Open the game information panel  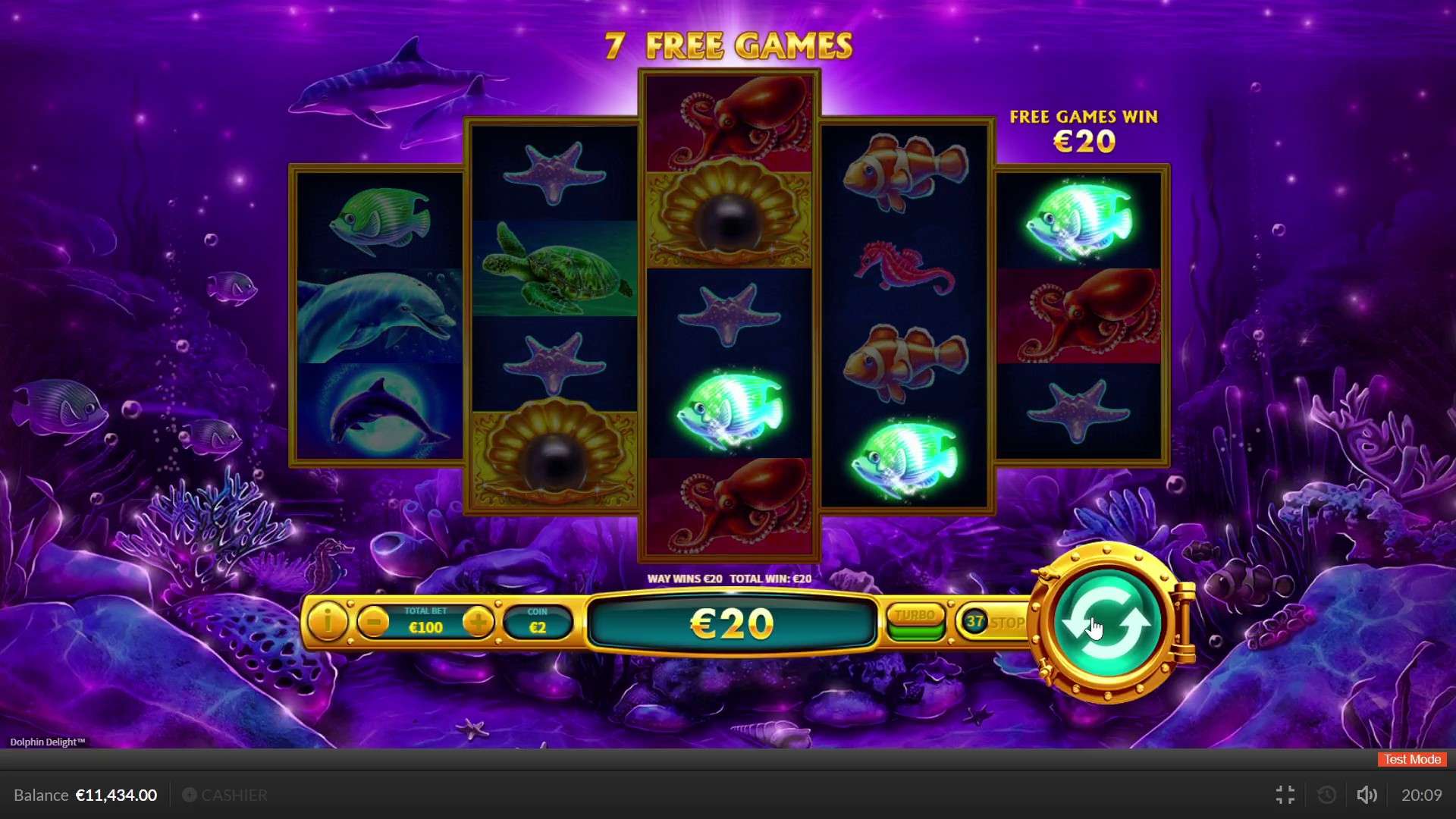point(327,623)
